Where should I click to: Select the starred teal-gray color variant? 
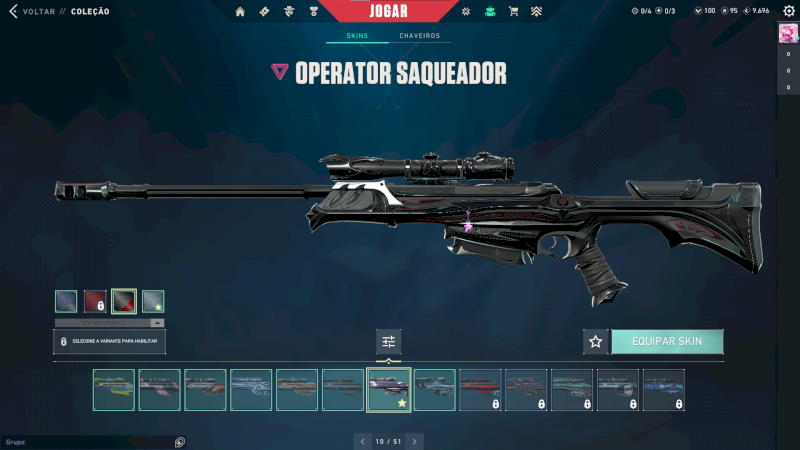(153, 301)
